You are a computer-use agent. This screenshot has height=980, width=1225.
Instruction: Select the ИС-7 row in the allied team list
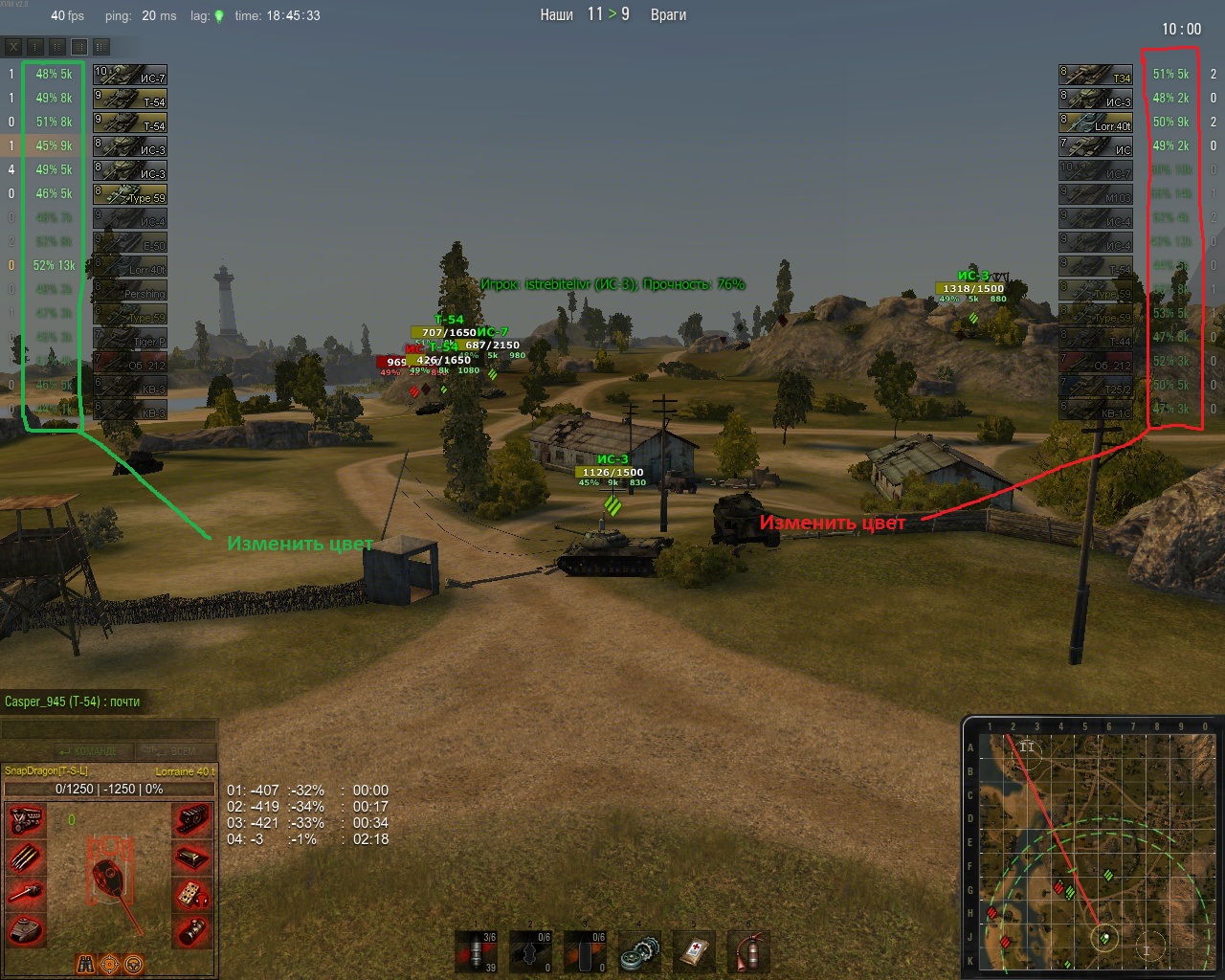coord(130,75)
